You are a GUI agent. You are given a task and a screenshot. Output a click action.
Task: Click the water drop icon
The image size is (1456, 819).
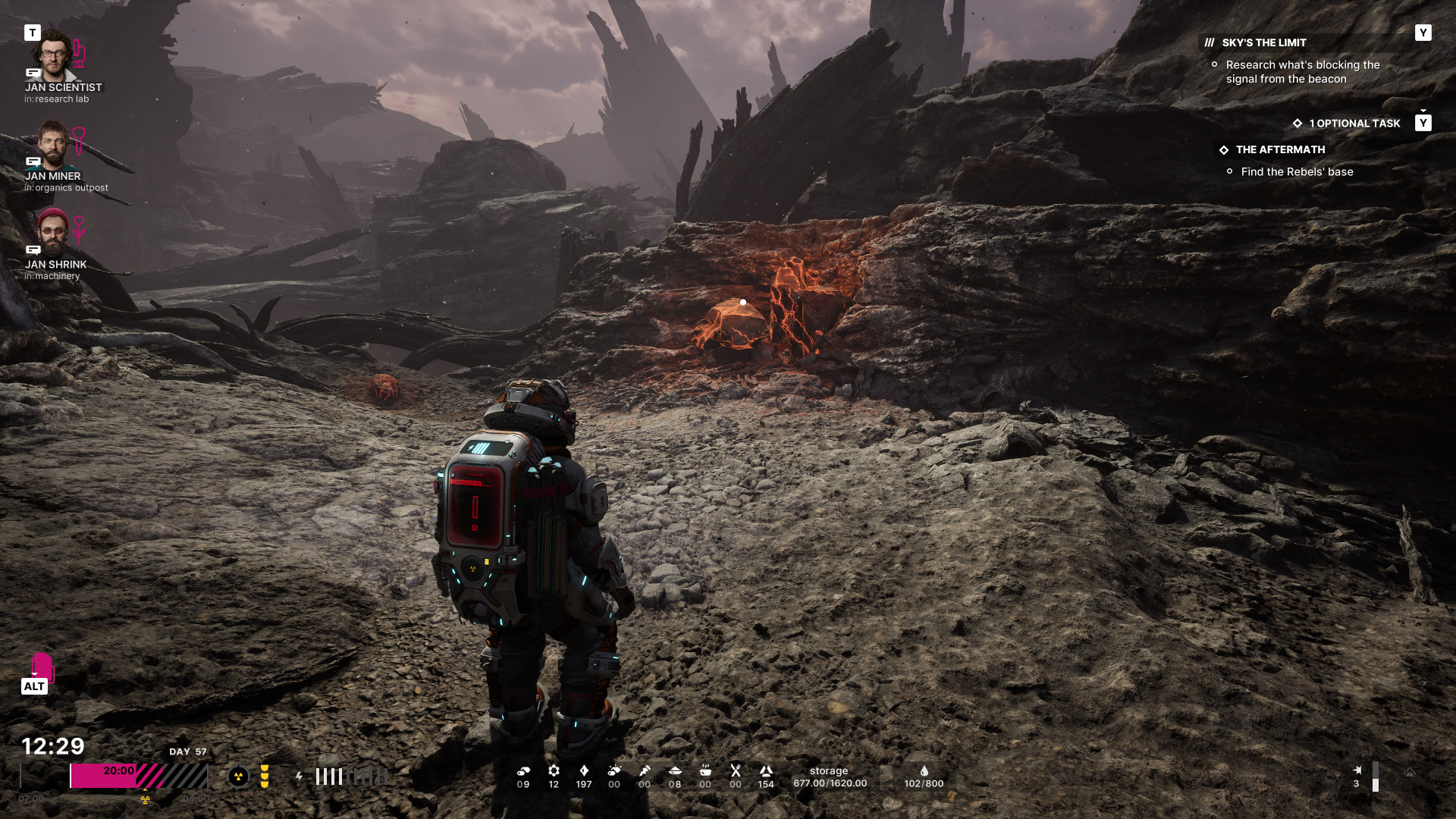coord(924,771)
